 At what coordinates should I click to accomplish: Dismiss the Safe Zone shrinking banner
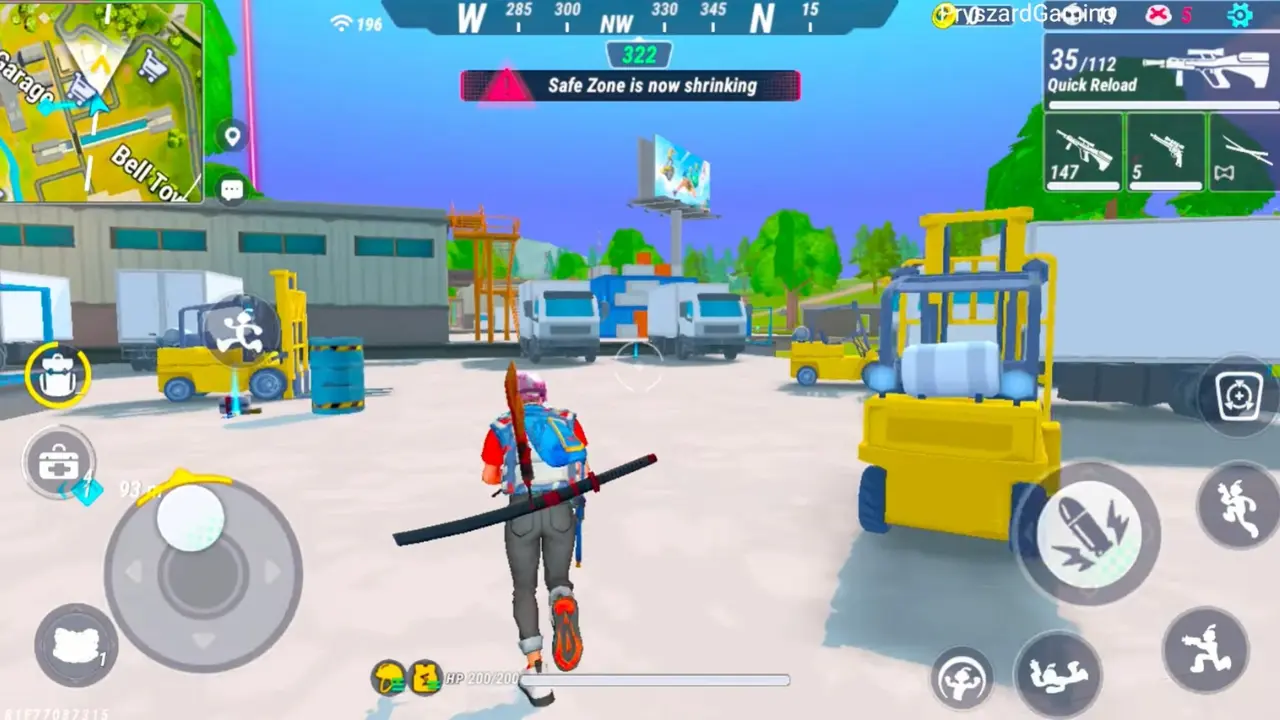tap(630, 86)
